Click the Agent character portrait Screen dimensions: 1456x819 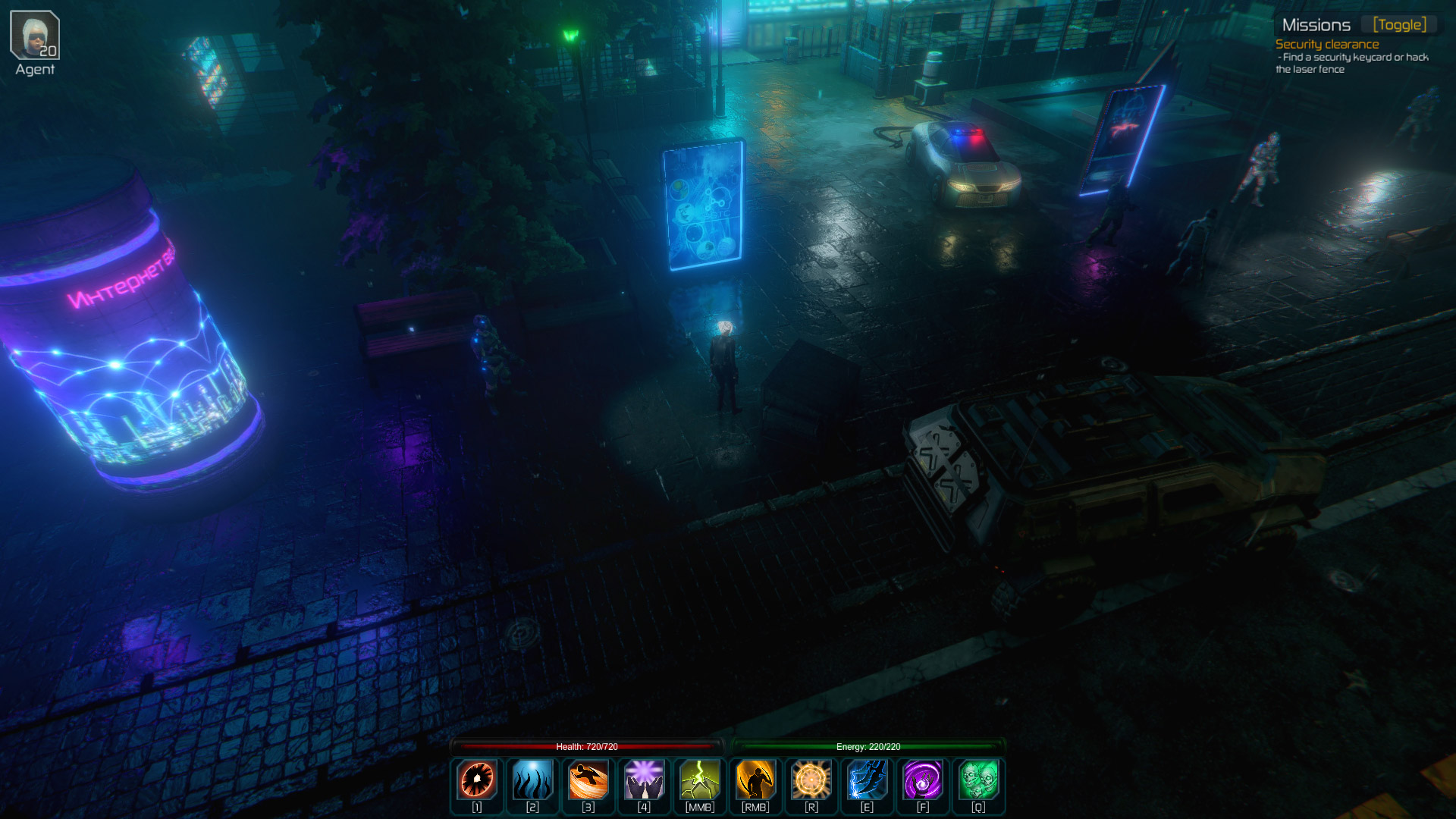[35, 35]
